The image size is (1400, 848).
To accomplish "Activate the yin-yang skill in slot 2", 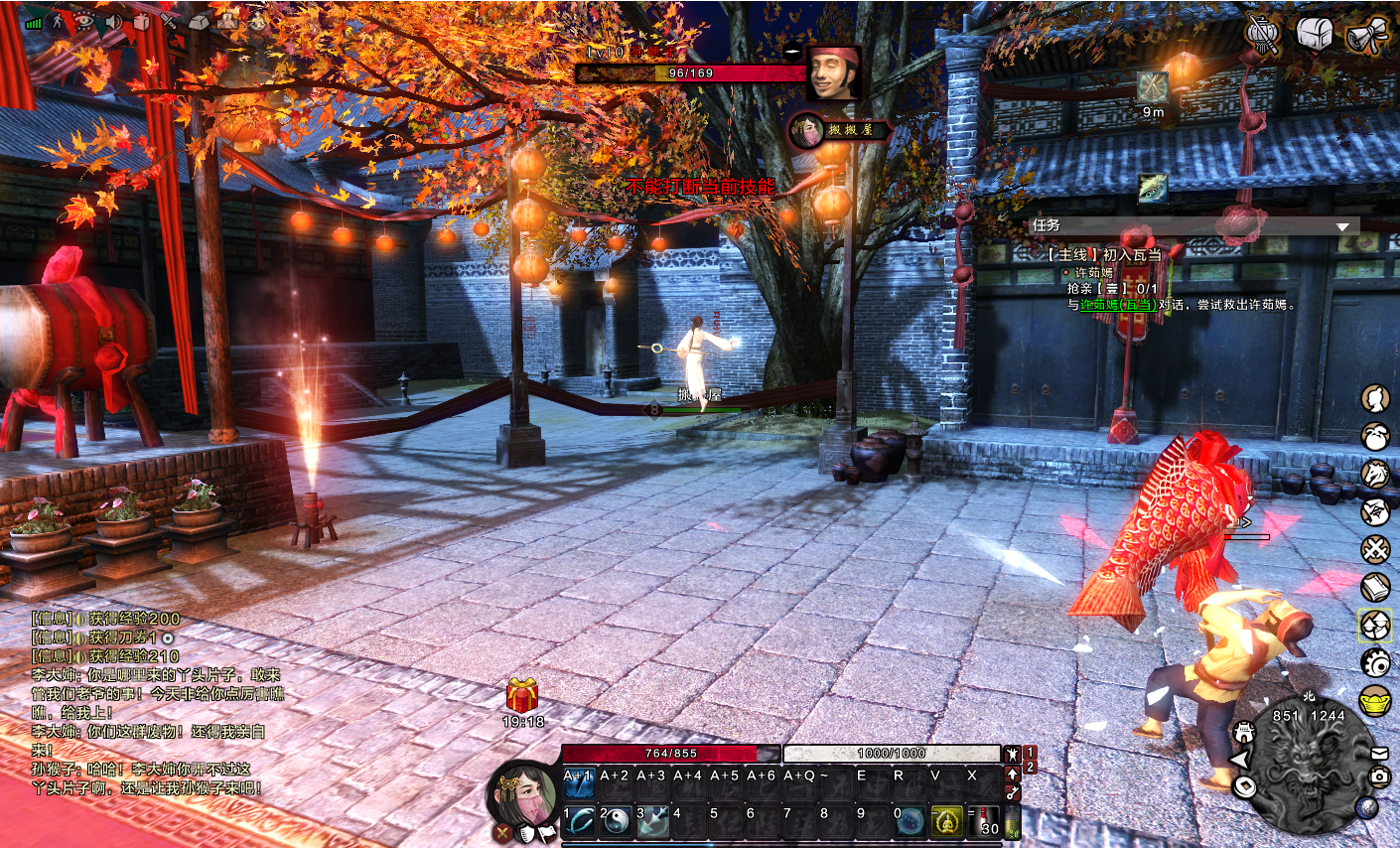I will [x=617, y=822].
